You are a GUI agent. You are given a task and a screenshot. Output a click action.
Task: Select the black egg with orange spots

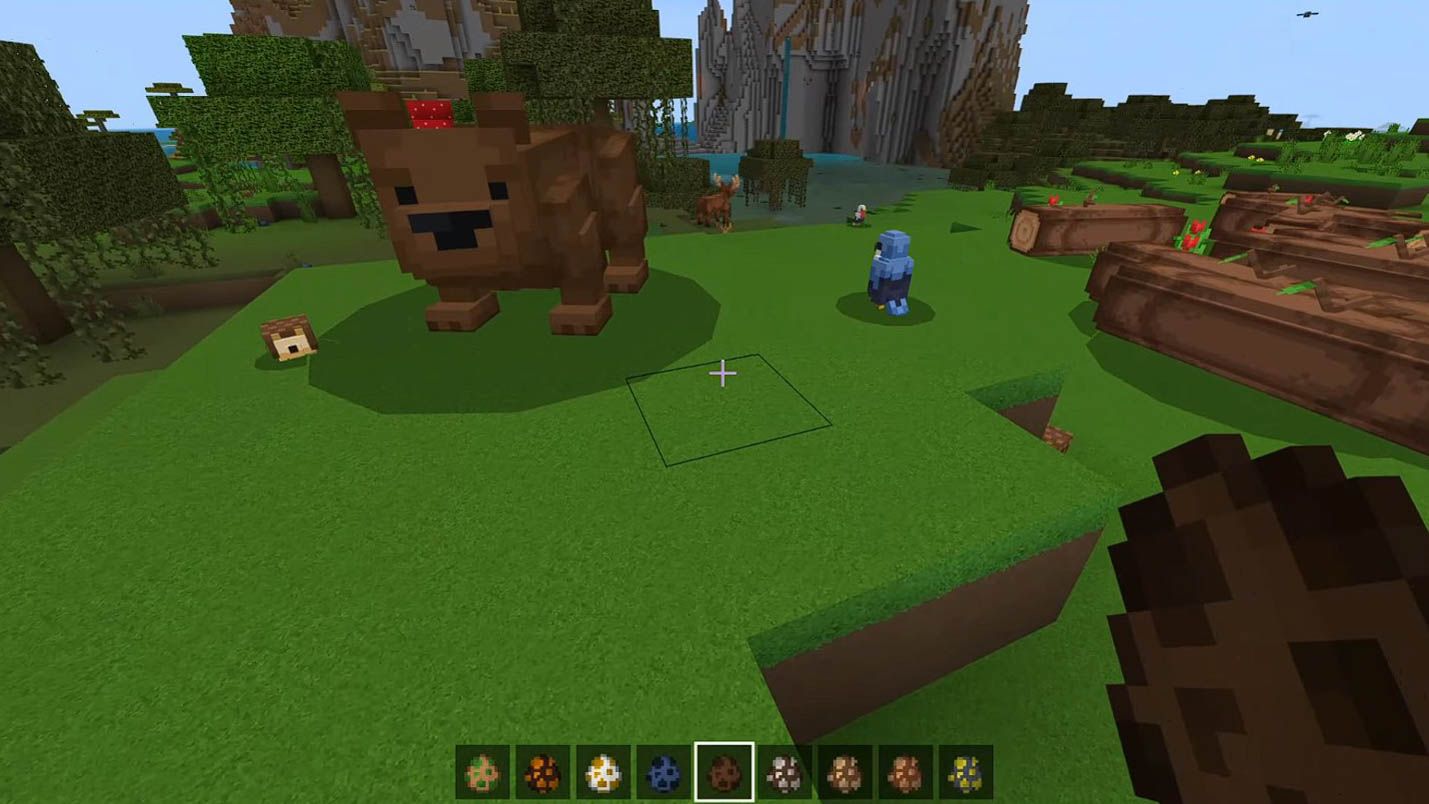point(543,773)
